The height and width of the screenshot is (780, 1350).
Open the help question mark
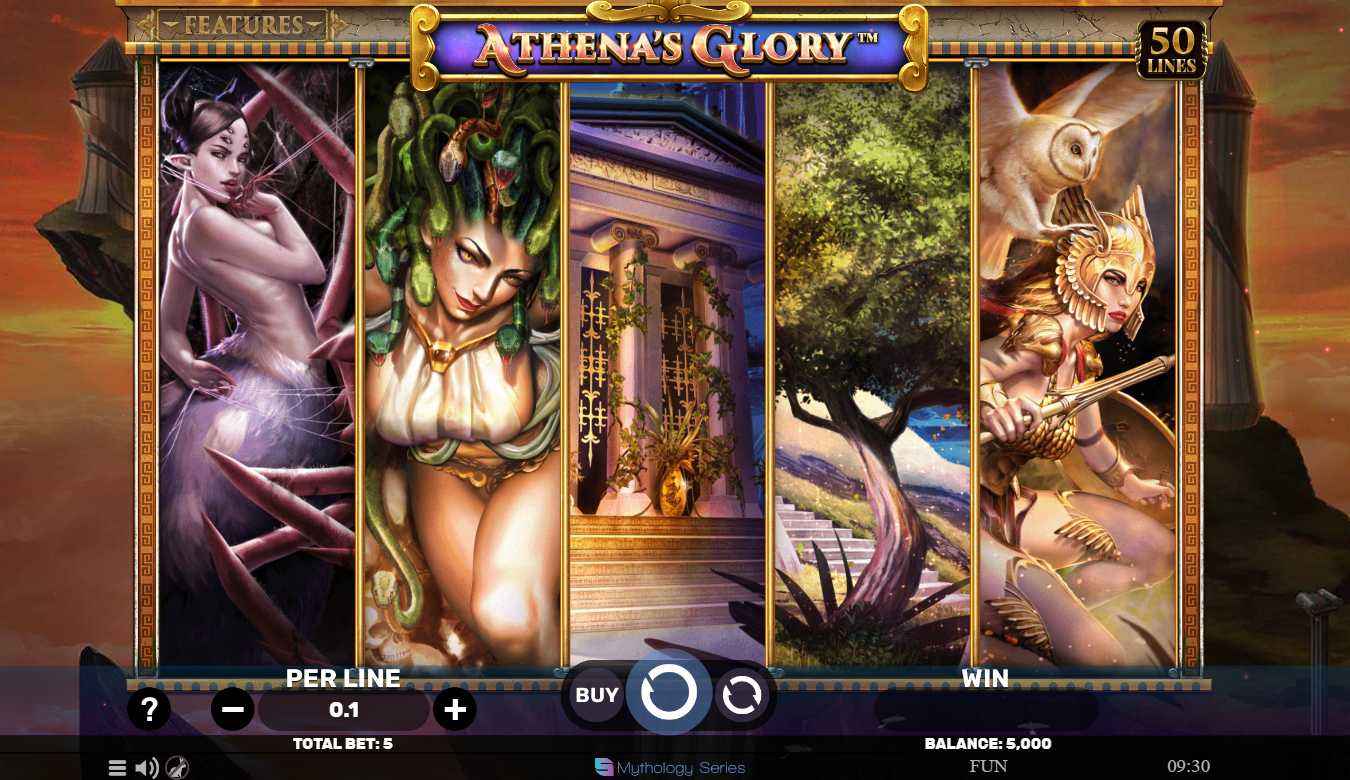tap(149, 710)
